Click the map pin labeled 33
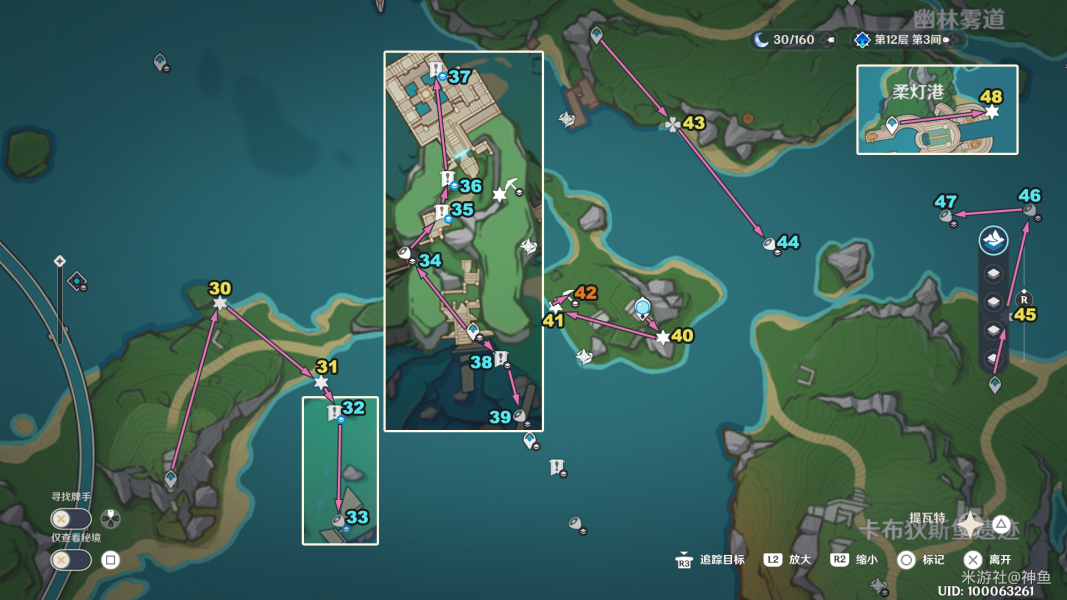The height and width of the screenshot is (600, 1067). coord(339,520)
